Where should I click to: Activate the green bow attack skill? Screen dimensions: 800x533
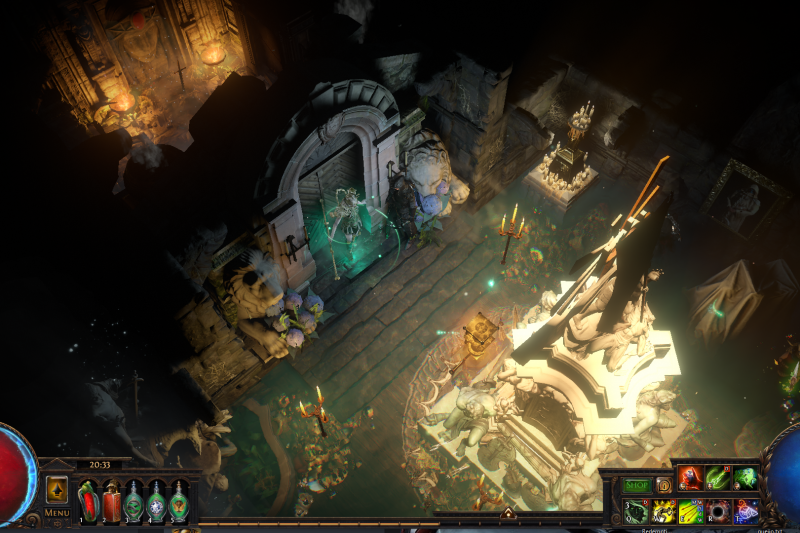718,478
